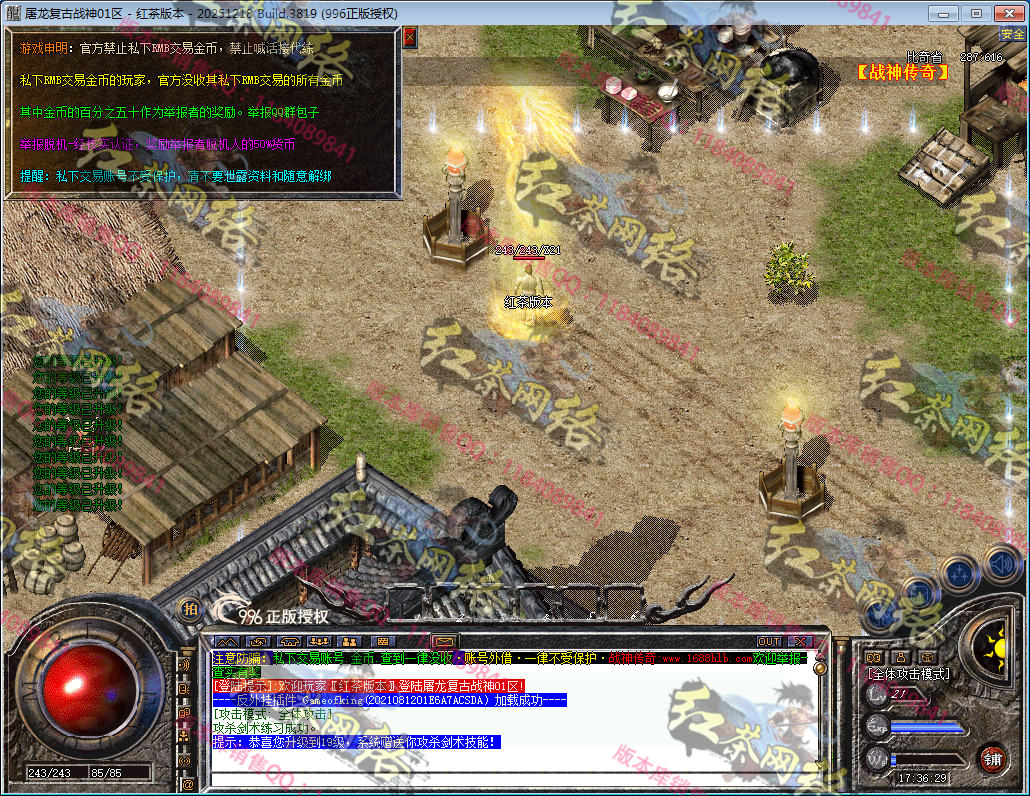Click the 安全 safe zone label

pos(1012,34)
